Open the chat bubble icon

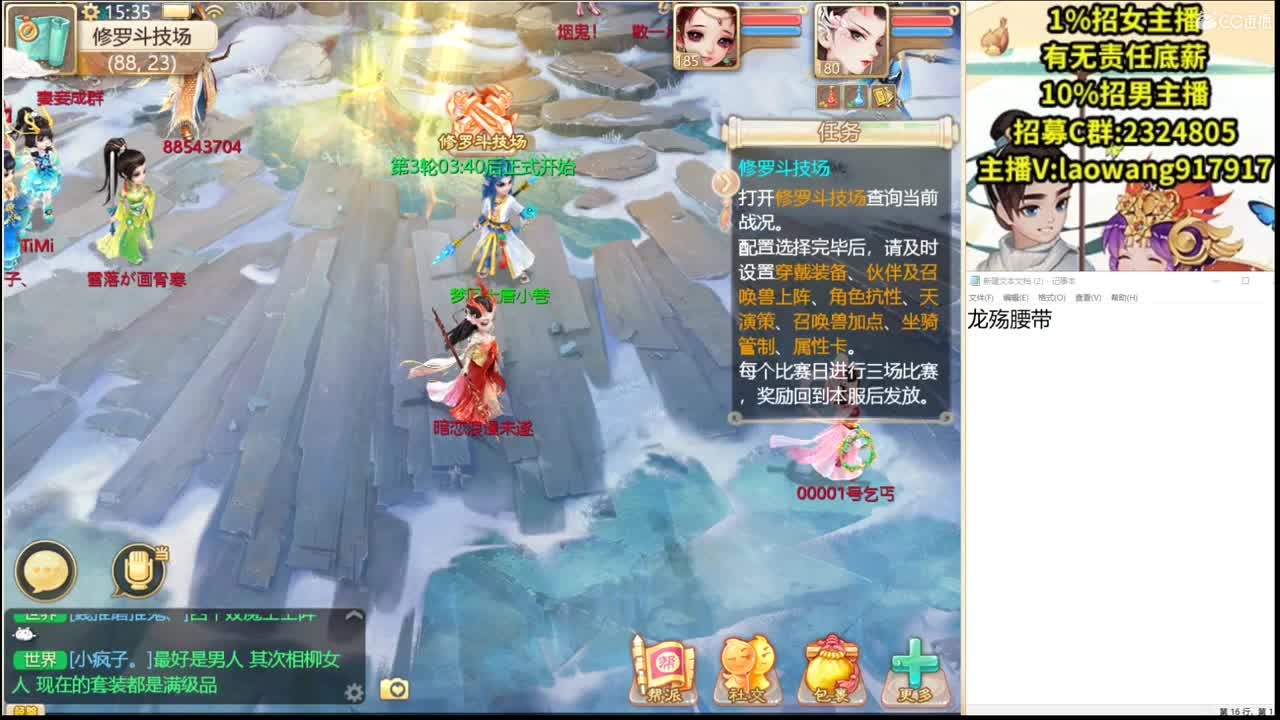[45, 570]
